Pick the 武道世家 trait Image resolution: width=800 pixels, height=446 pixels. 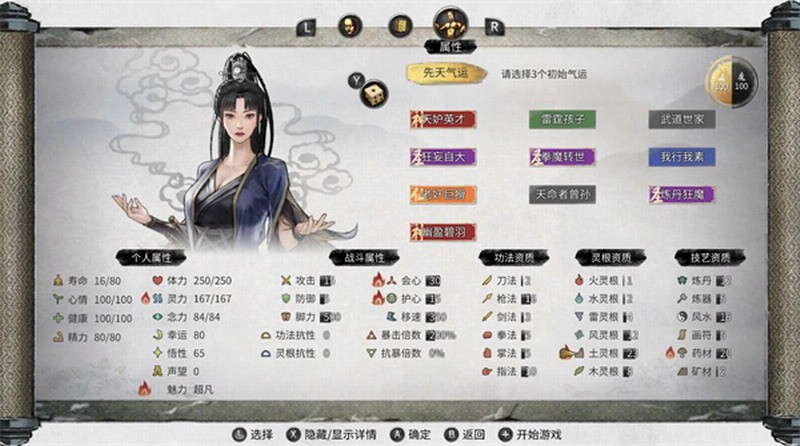pyautogui.click(x=681, y=119)
